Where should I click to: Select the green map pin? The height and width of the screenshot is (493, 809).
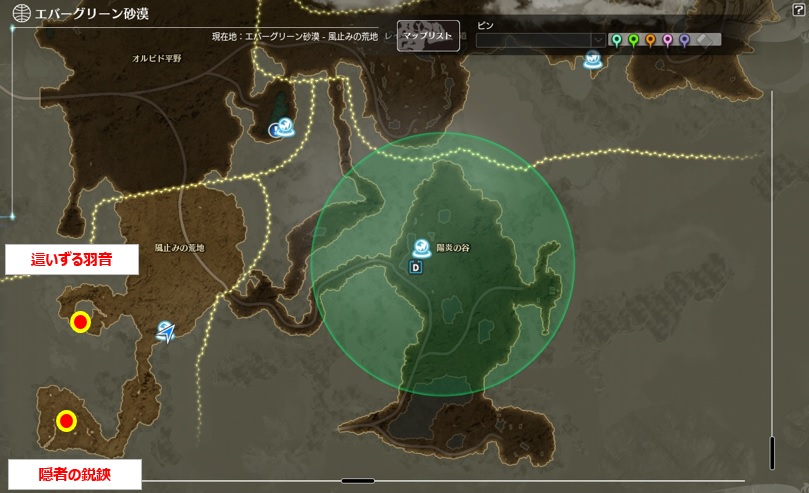pos(633,40)
